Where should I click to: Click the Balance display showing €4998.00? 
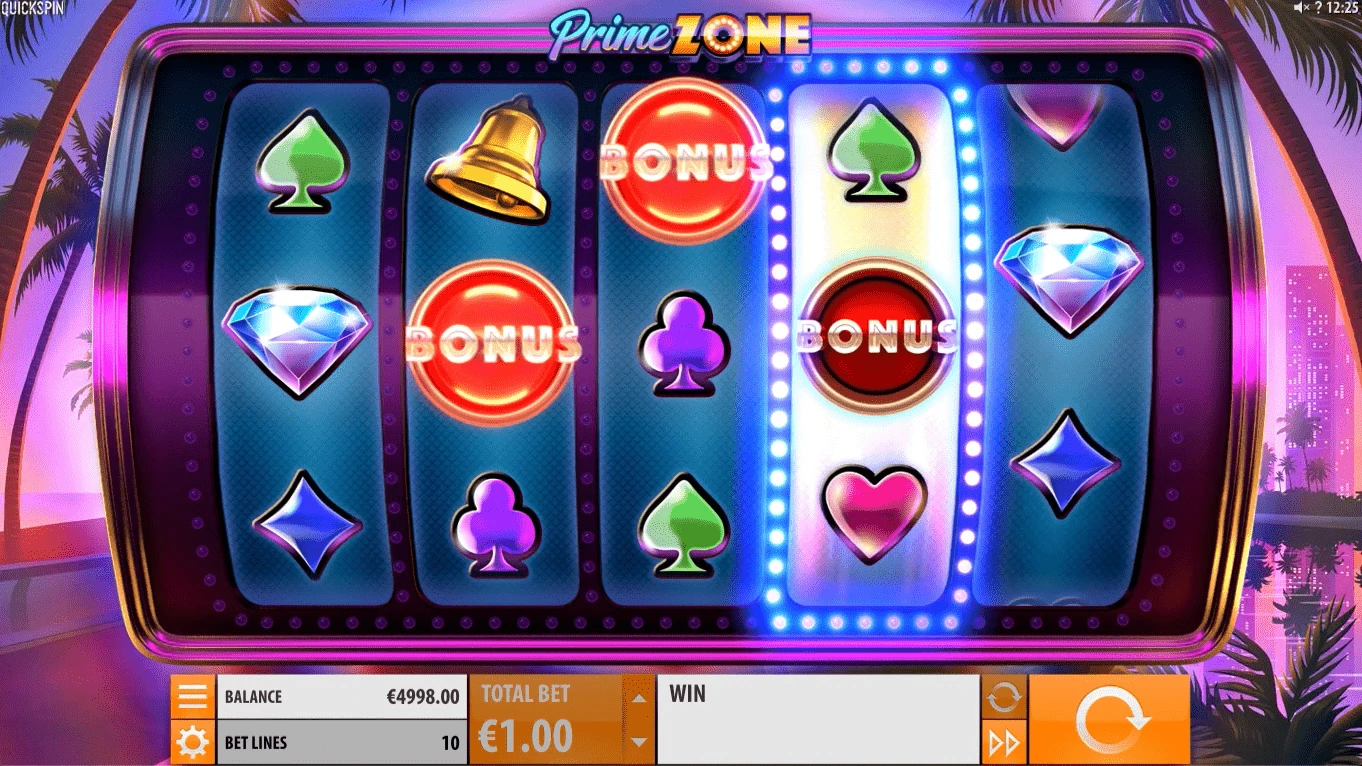[340, 696]
